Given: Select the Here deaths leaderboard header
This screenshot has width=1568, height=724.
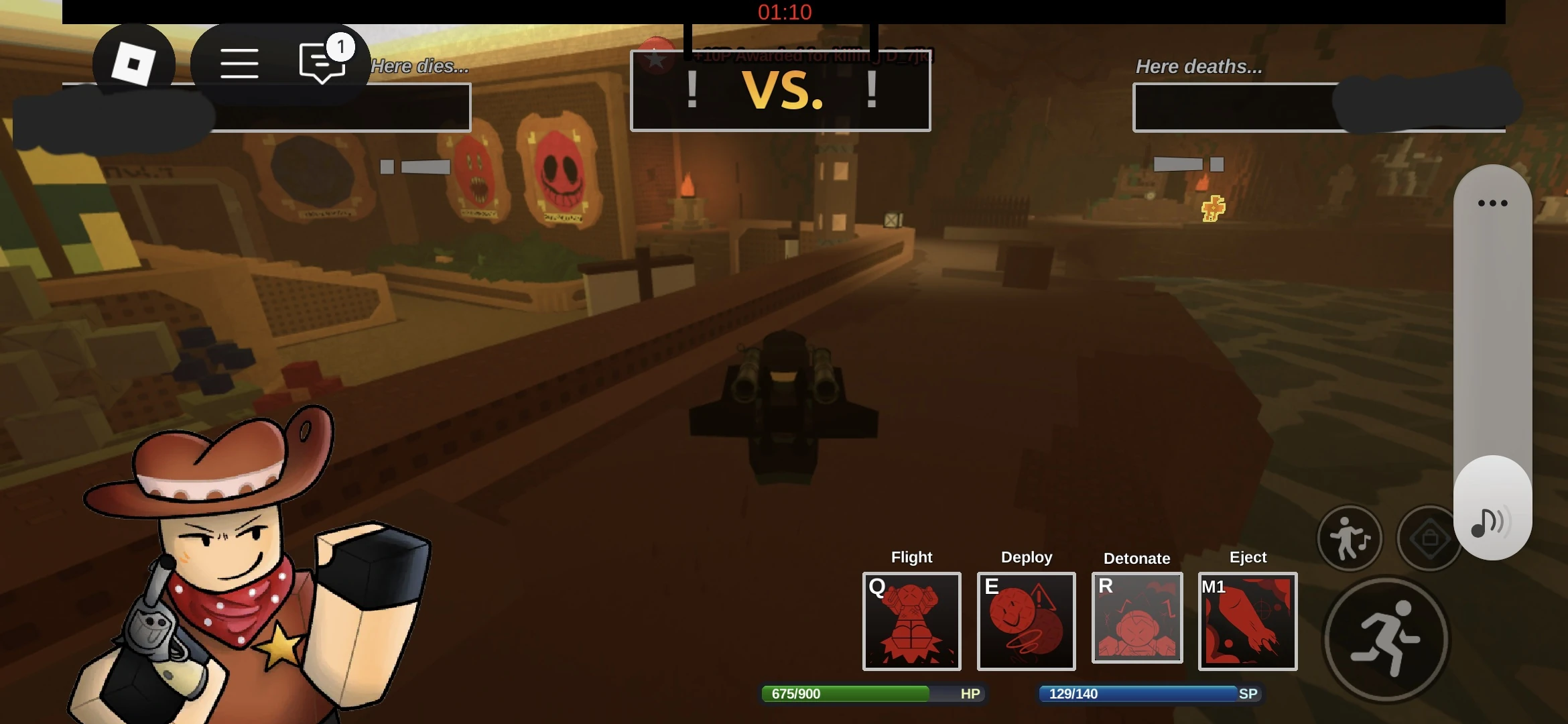Looking at the screenshot, I should [x=1199, y=66].
